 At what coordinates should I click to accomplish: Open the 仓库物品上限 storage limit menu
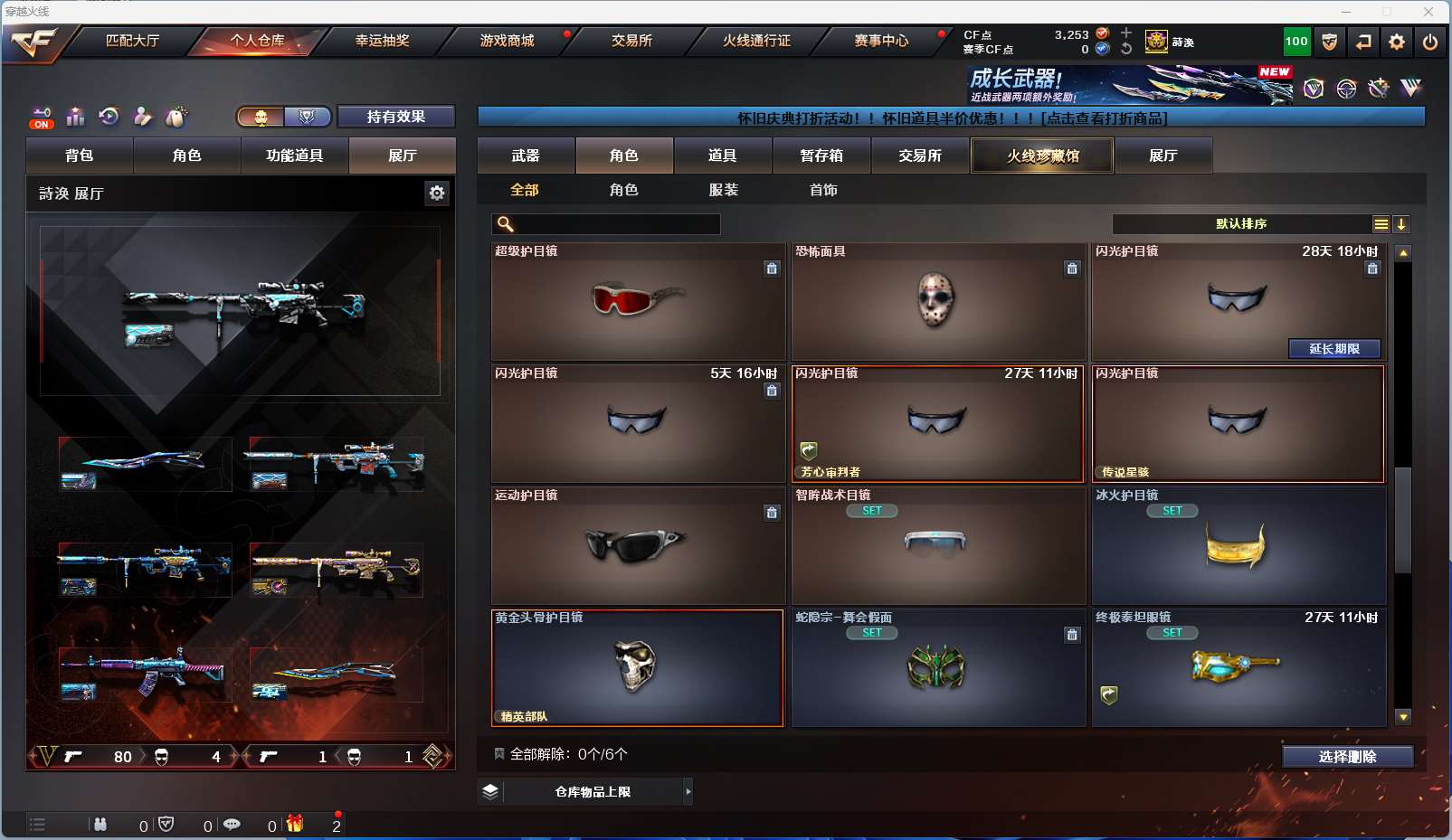(593, 792)
